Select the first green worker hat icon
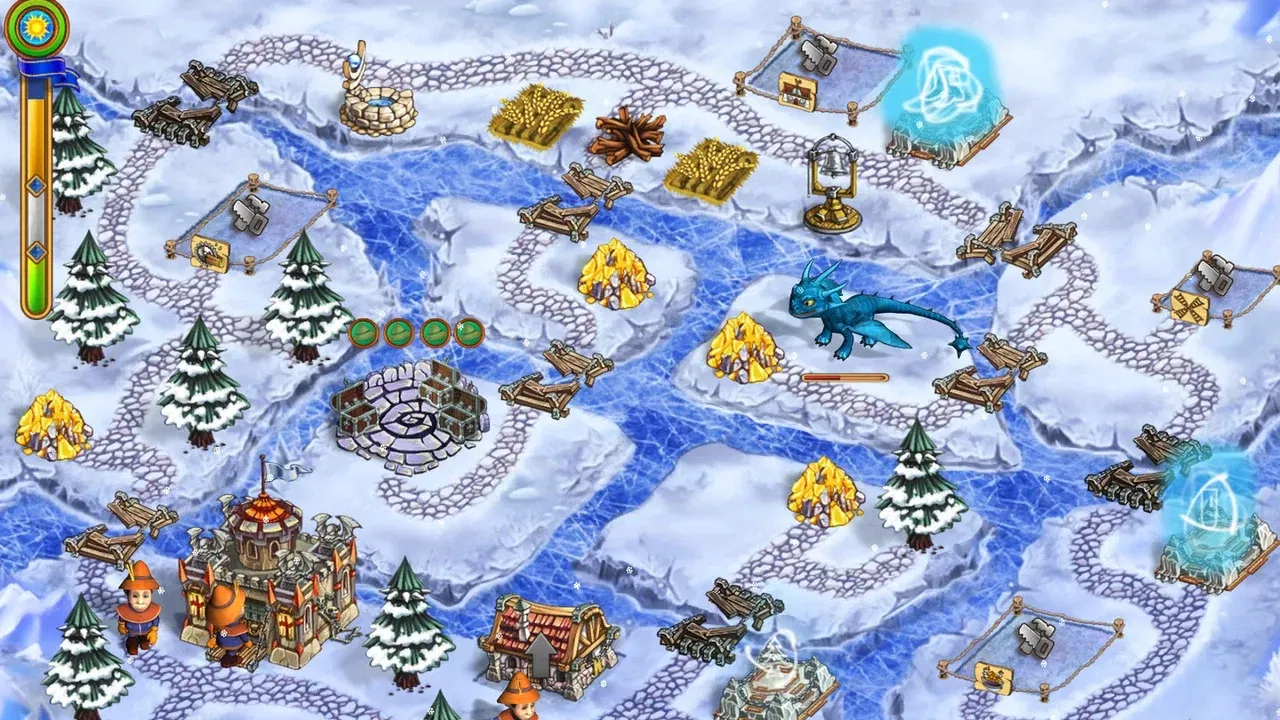This screenshot has height=720, width=1280. [x=365, y=330]
